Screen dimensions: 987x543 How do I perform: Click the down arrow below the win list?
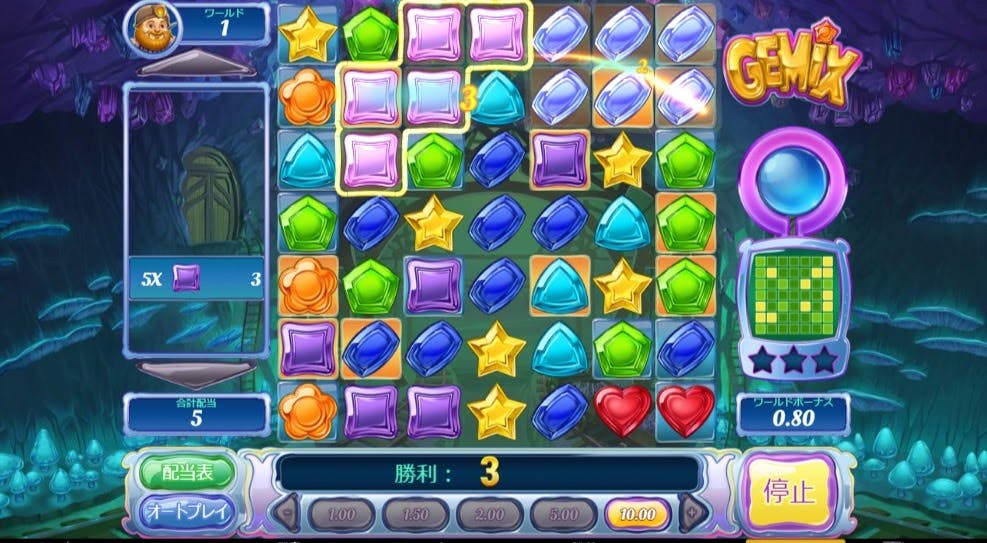point(196,372)
